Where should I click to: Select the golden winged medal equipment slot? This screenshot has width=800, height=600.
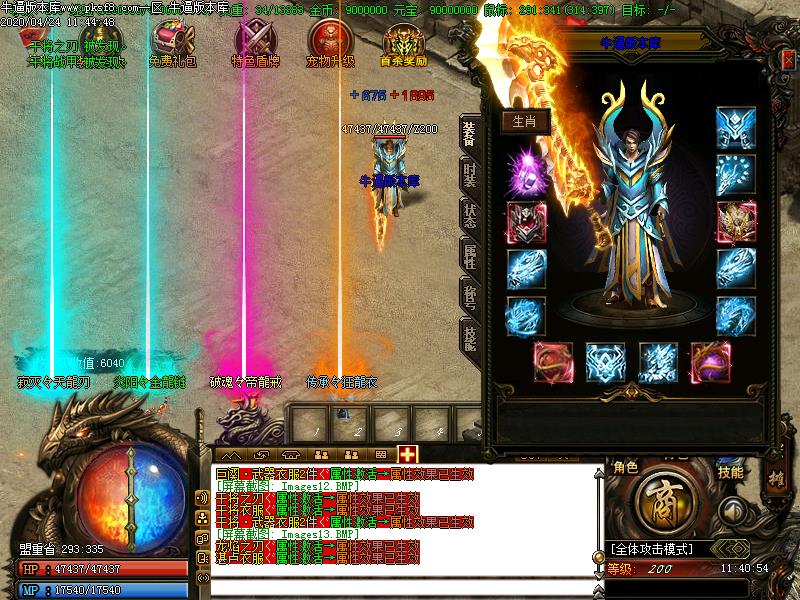(735, 222)
